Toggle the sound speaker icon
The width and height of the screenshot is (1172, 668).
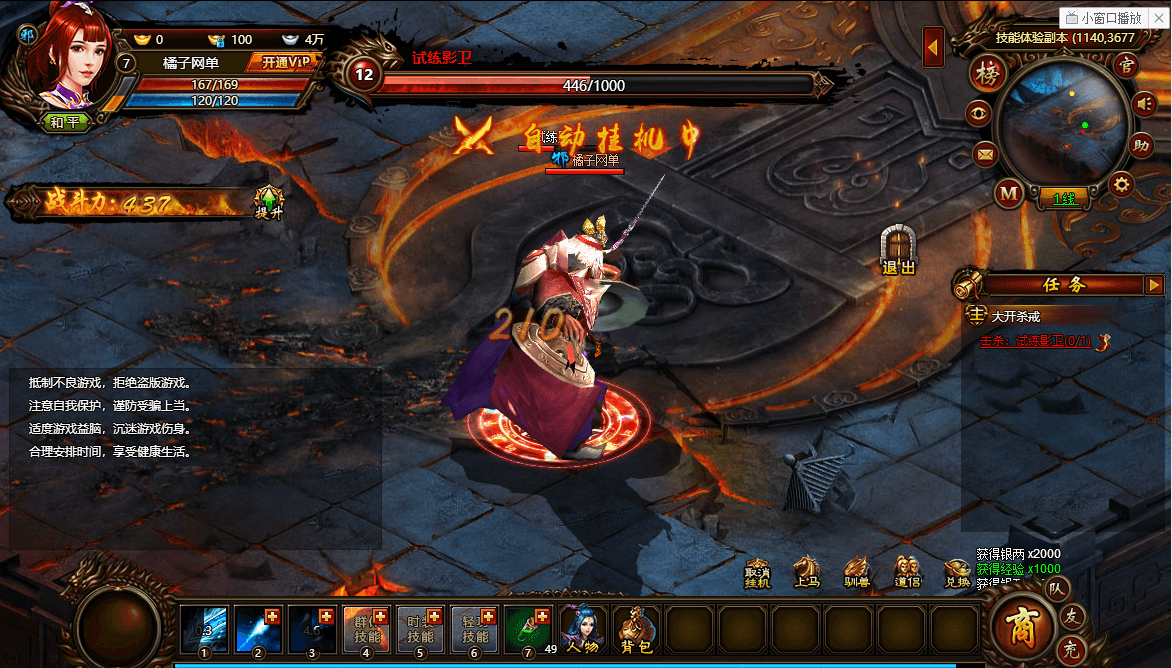[1145, 102]
